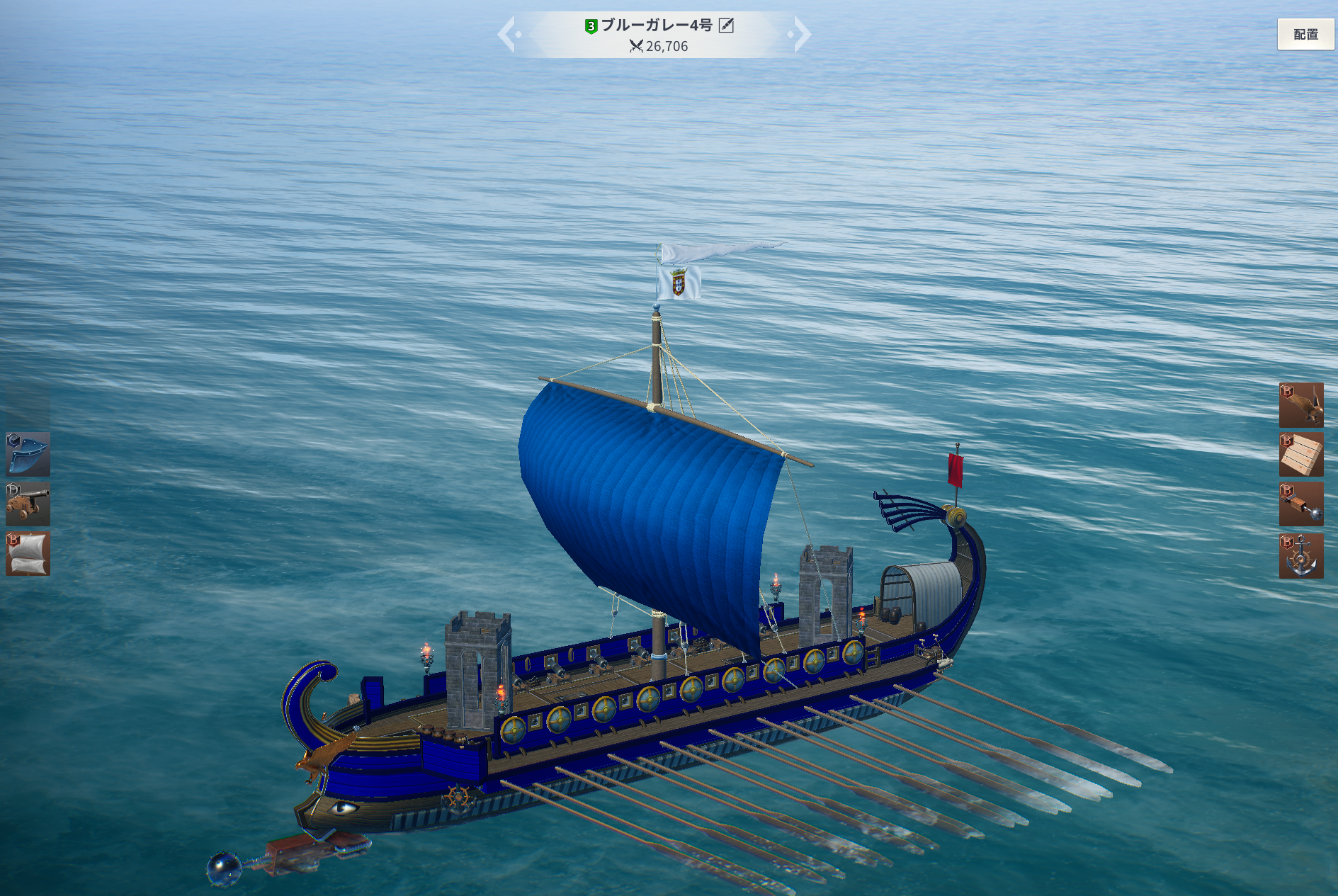Open the 配置 button
The width and height of the screenshot is (1338, 896).
coord(1305,34)
